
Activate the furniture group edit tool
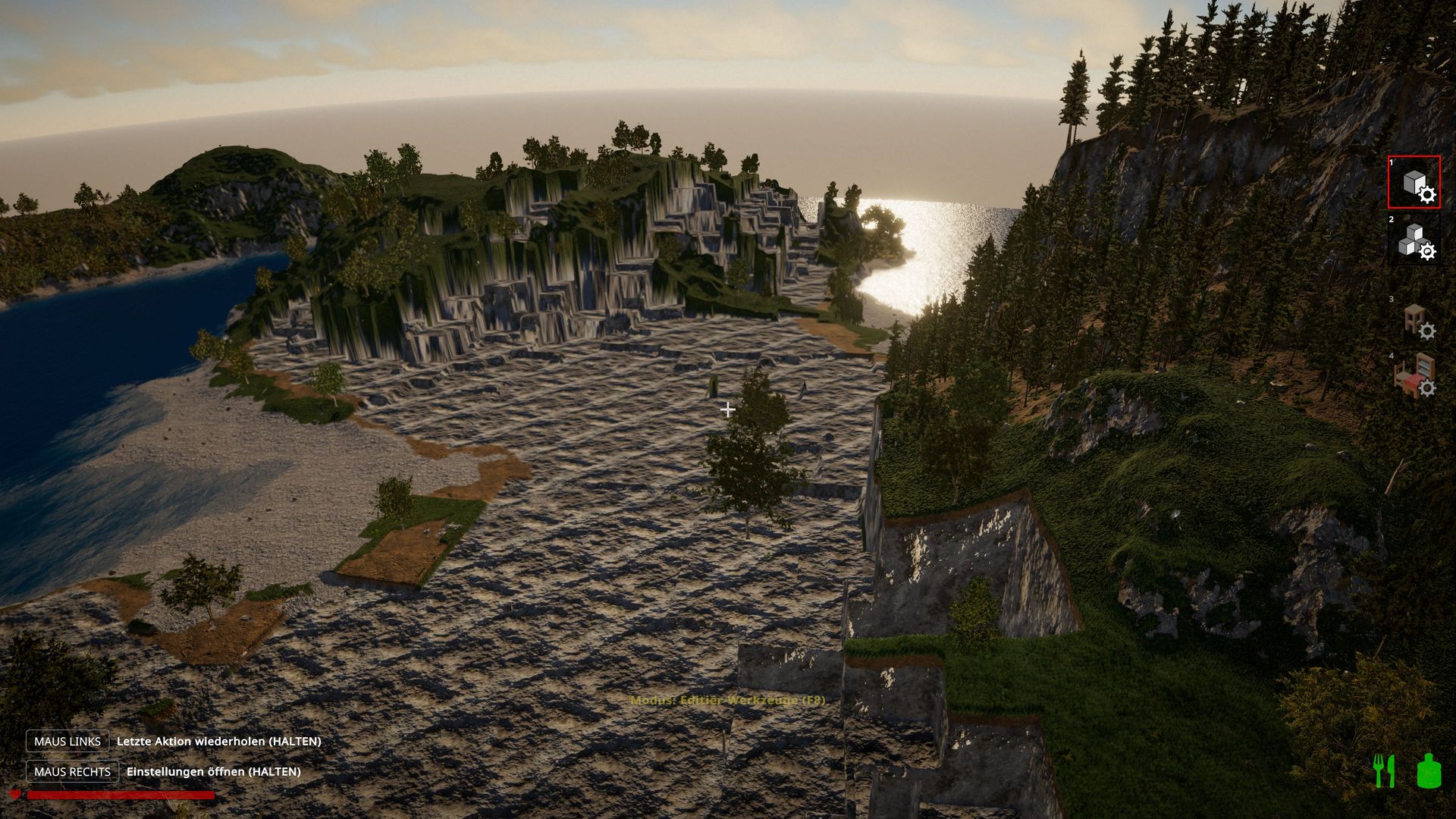[x=1414, y=375]
